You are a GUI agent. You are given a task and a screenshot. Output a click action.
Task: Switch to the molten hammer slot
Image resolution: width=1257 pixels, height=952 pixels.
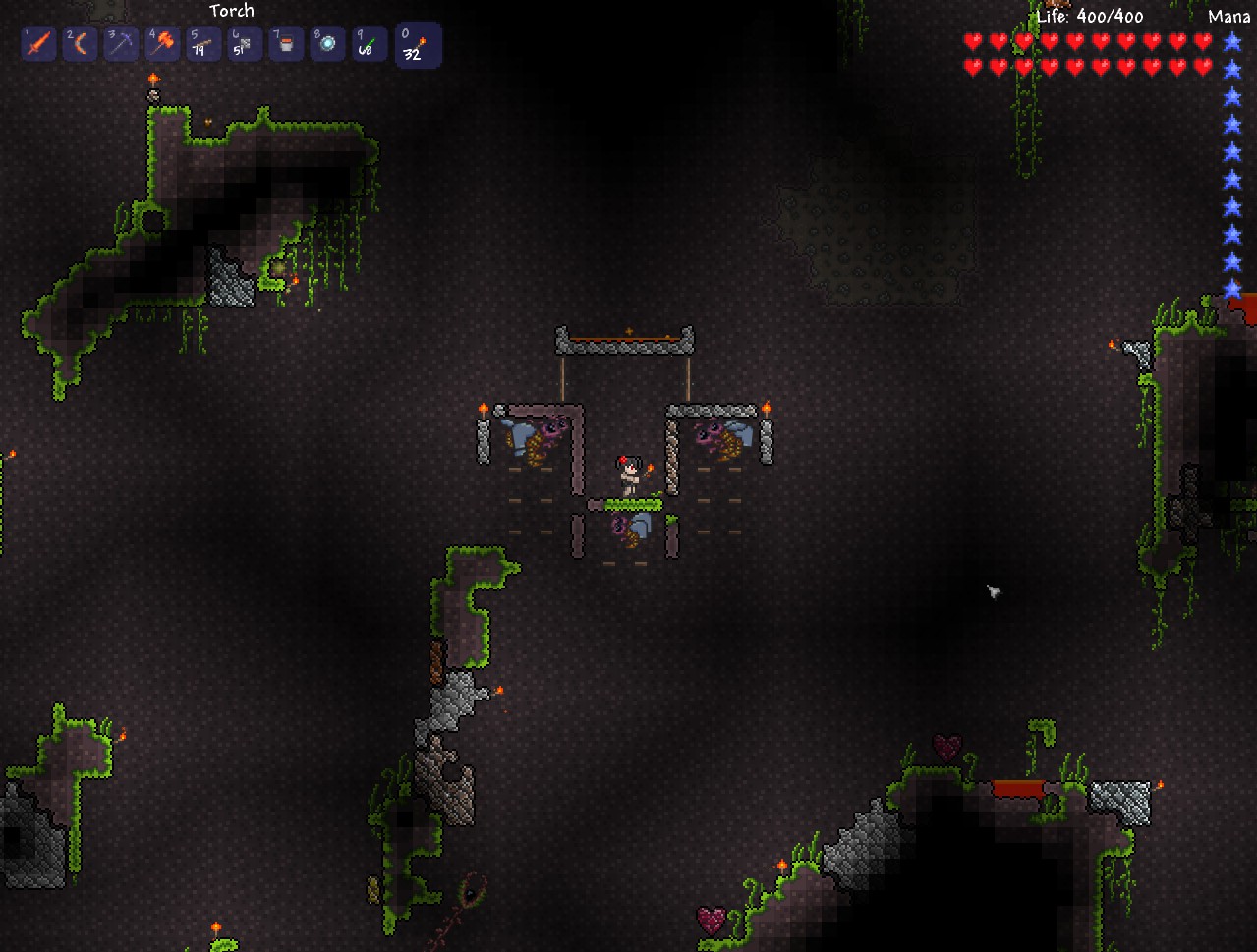[162, 44]
